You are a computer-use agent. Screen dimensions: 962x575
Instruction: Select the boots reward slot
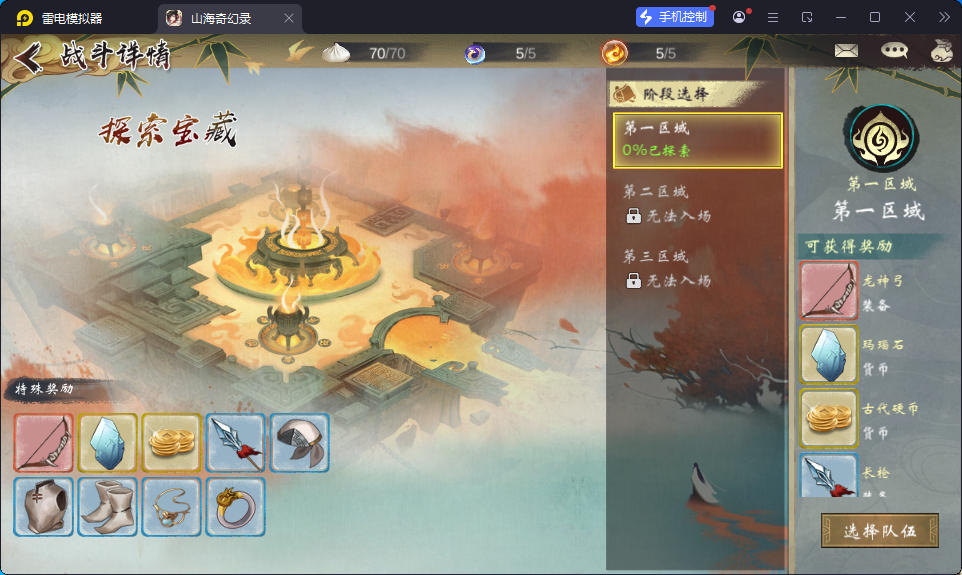click(108, 507)
